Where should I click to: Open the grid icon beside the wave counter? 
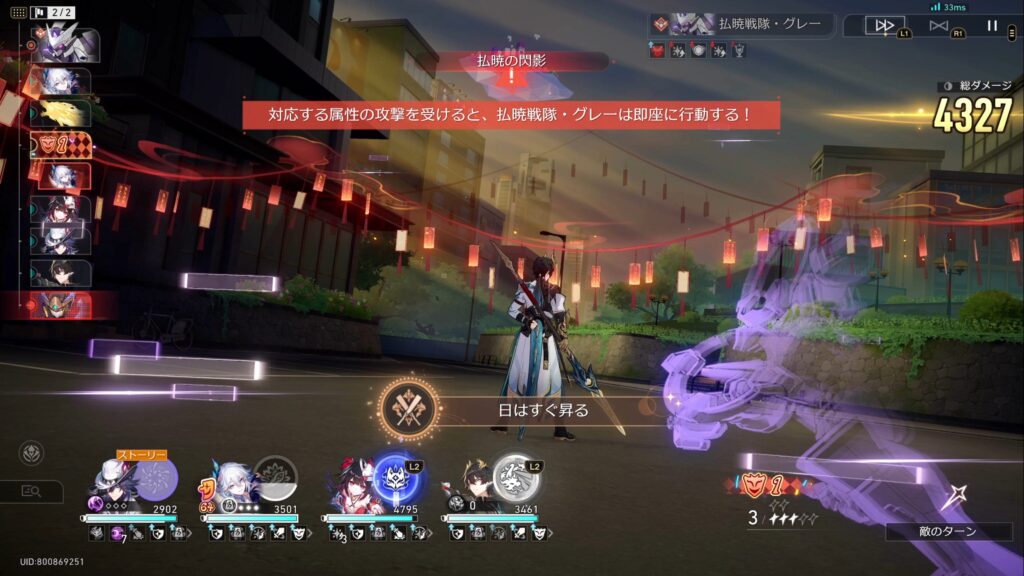pyautogui.click(x=19, y=13)
